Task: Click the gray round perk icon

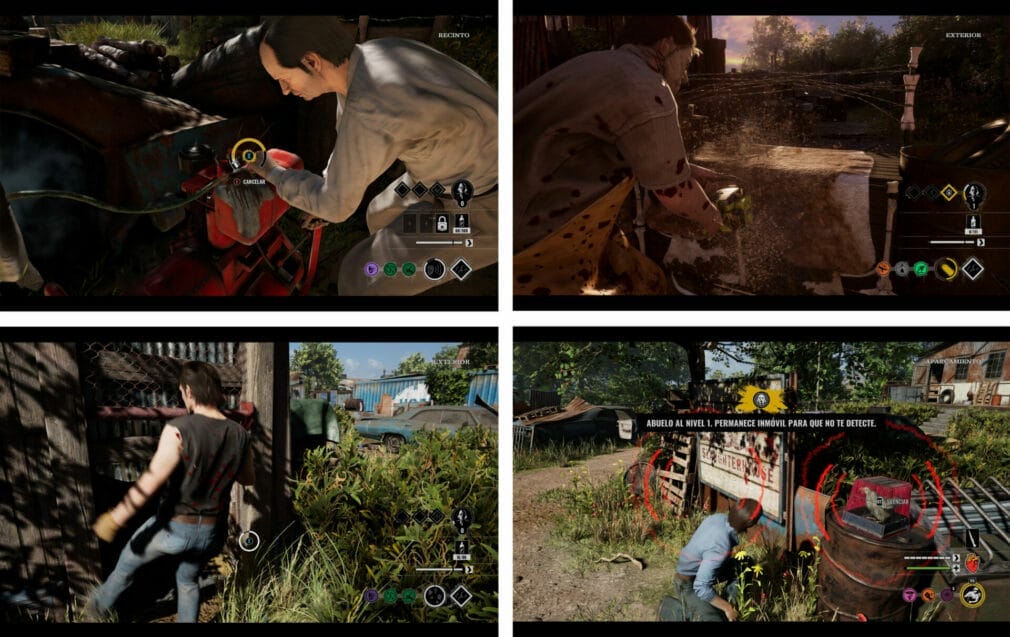Action: [x=903, y=268]
